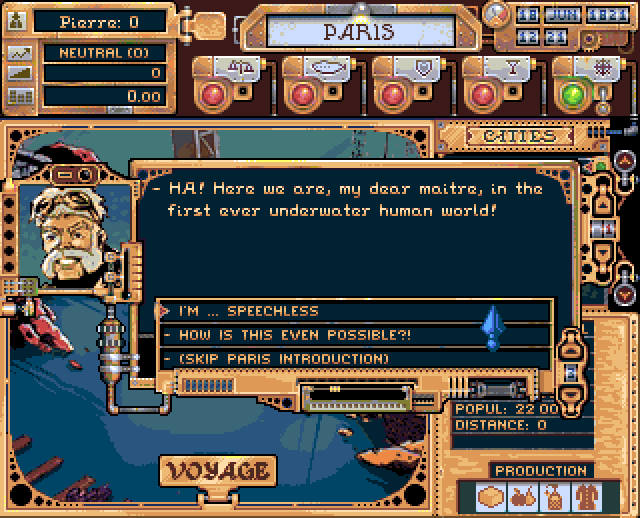Click the magnifying glass icon by date
The height and width of the screenshot is (518, 640).
tap(495, 14)
